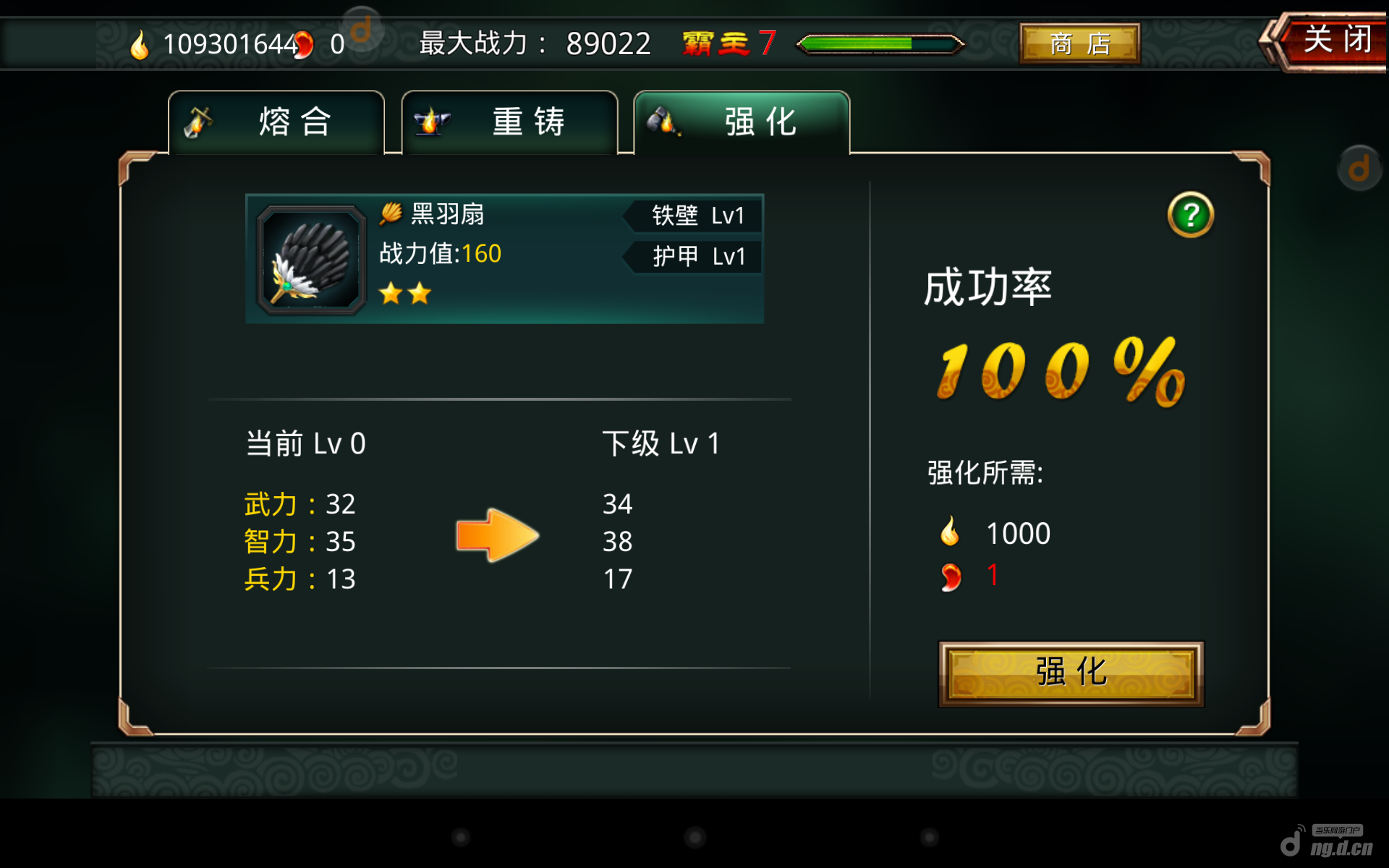
Task: Tap the 护甲 Lv1 skill tag
Action: click(x=696, y=256)
